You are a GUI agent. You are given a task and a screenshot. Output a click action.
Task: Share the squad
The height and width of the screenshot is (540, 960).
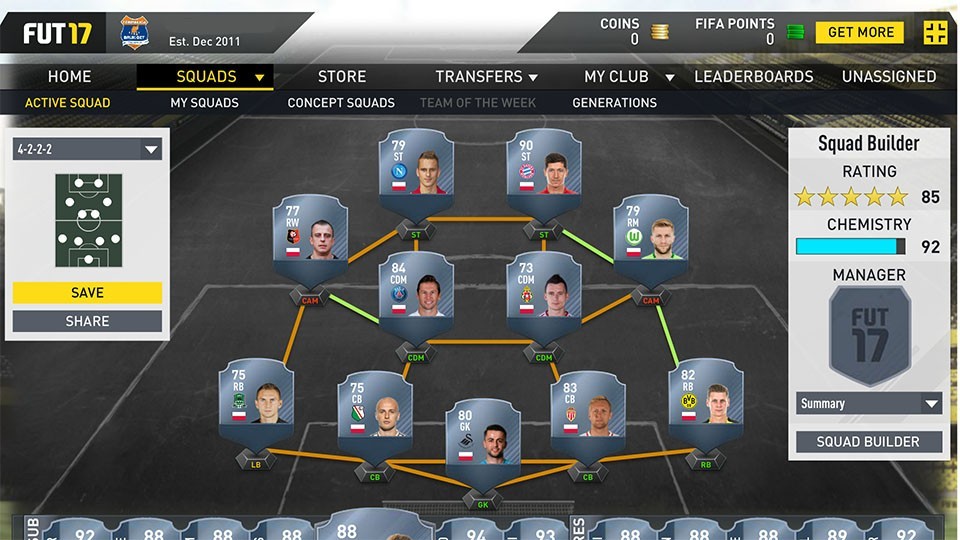tap(87, 321)
